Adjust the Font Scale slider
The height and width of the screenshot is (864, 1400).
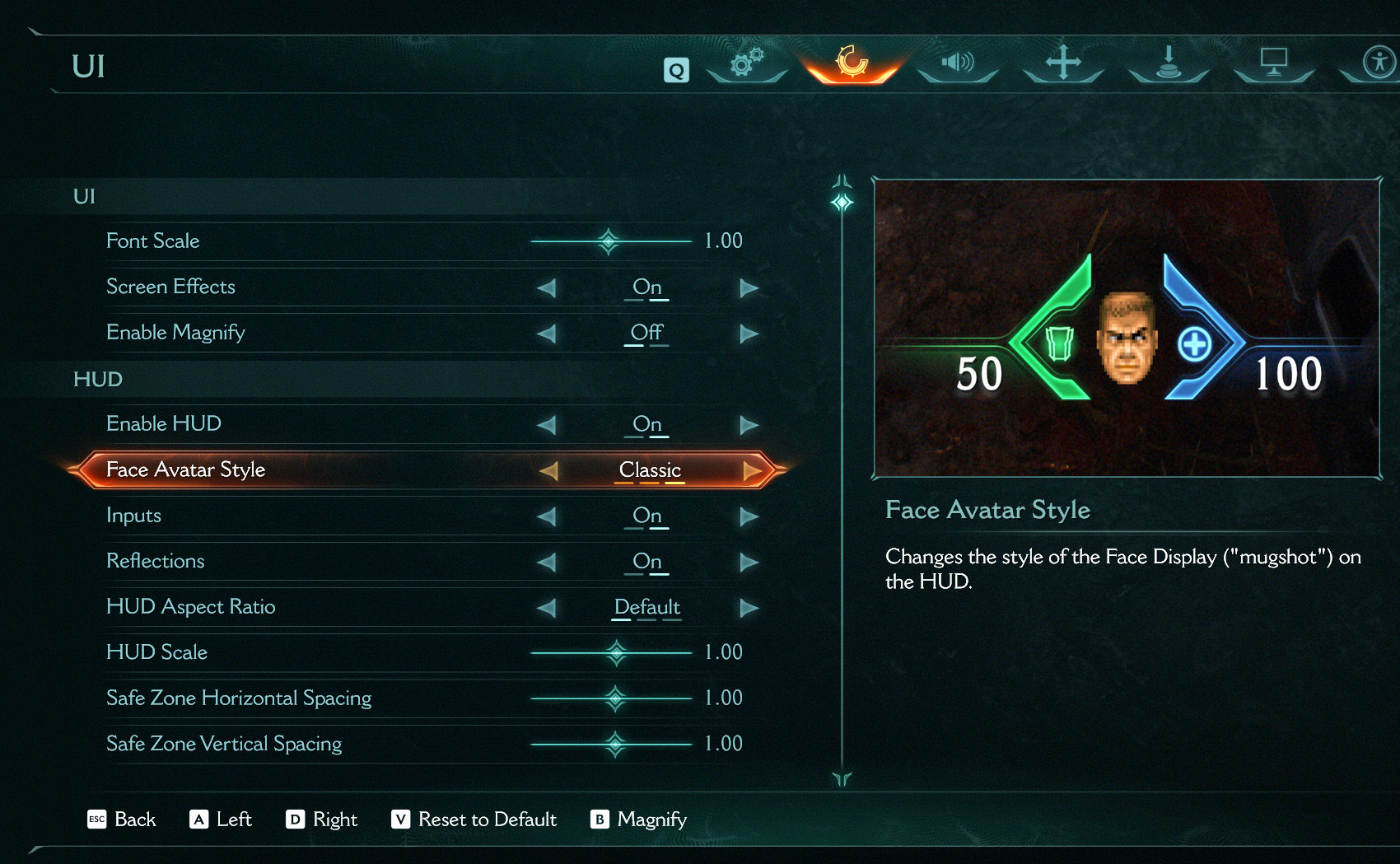609,241
